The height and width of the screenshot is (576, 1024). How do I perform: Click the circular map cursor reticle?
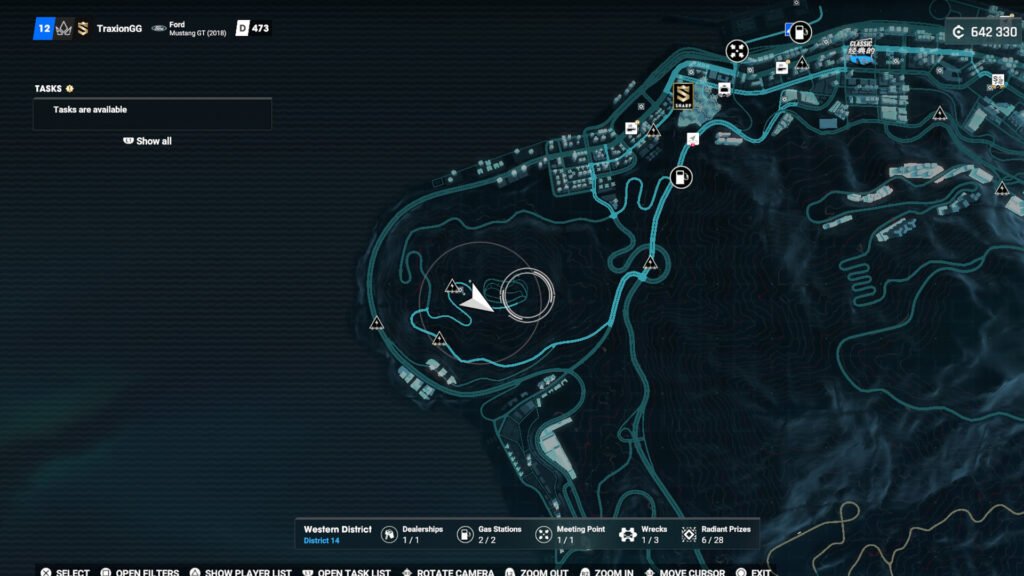click(x=527, y=295)
